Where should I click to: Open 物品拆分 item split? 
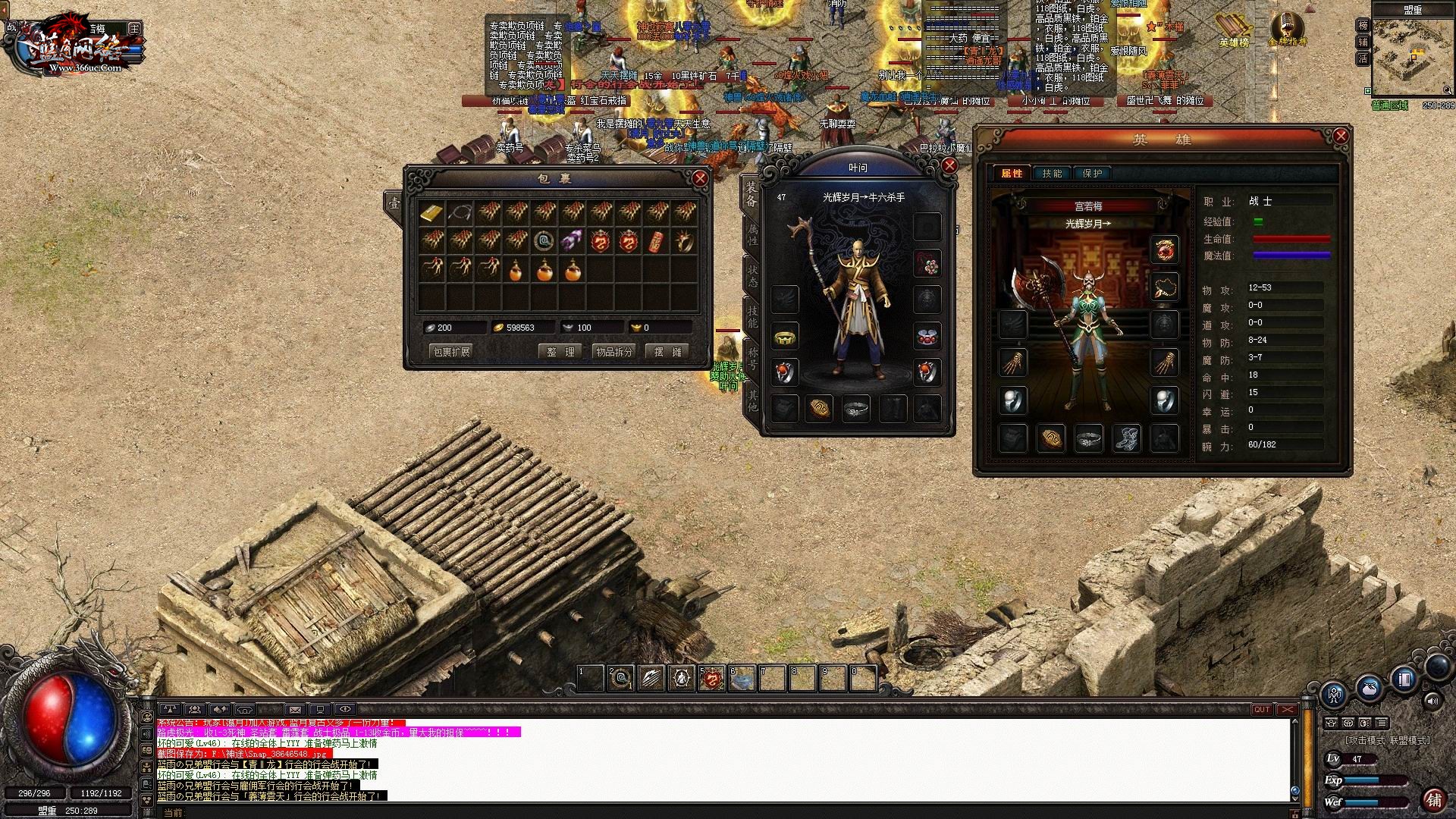614,352
